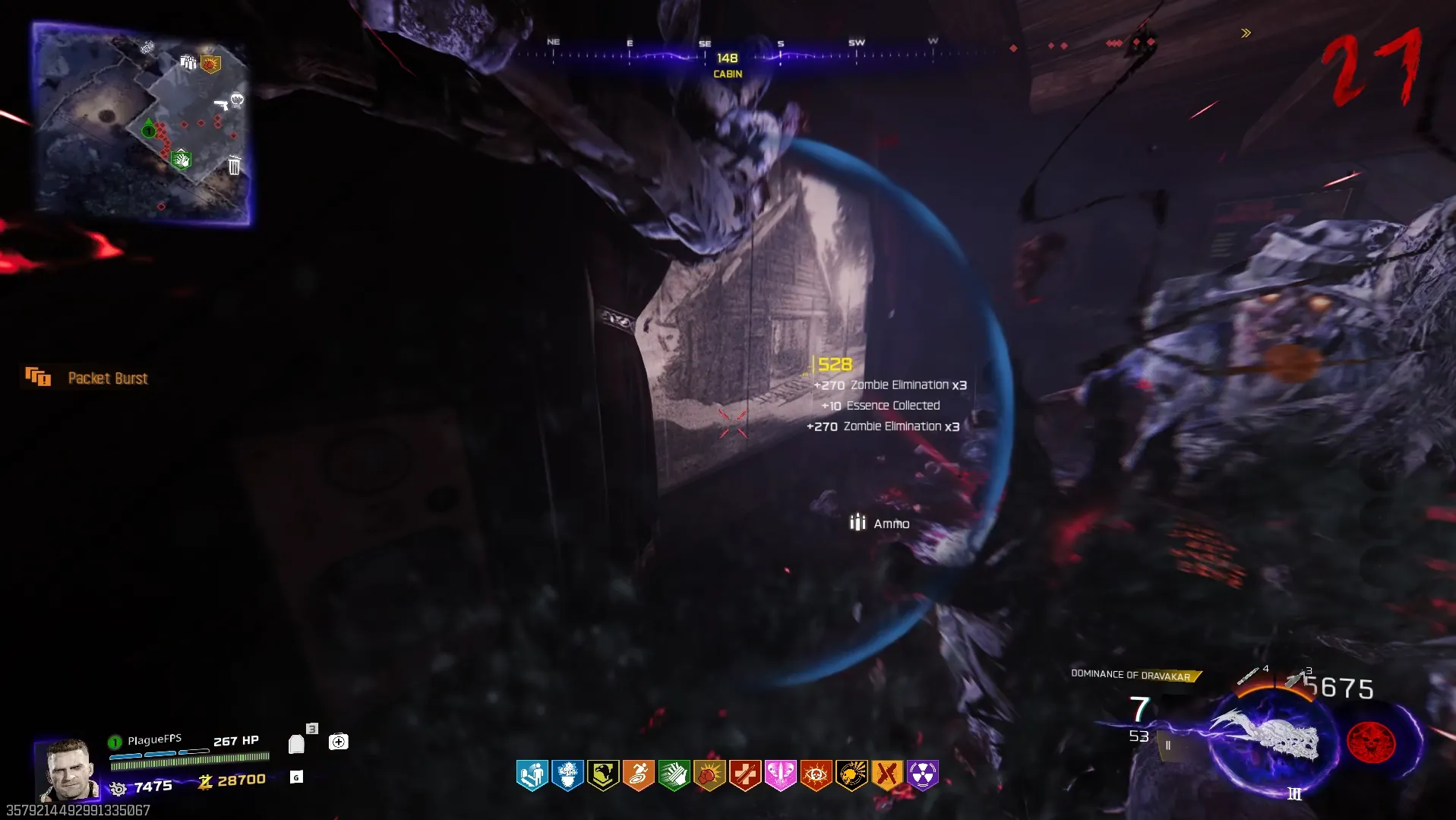
Task: Select the red skull field upgrade icon
Action: [1371, 742]
